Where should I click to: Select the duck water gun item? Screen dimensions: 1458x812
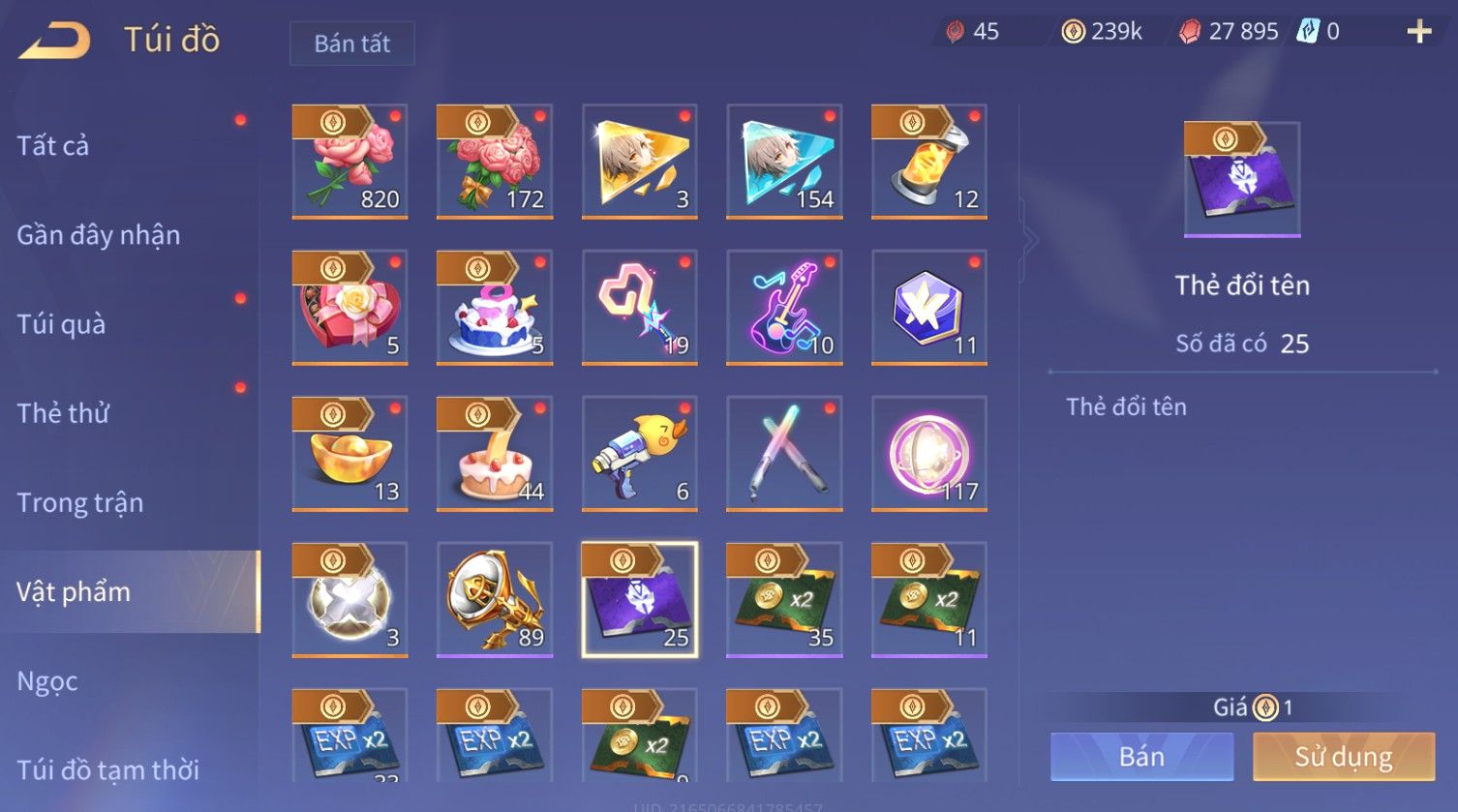click(639, 454)
